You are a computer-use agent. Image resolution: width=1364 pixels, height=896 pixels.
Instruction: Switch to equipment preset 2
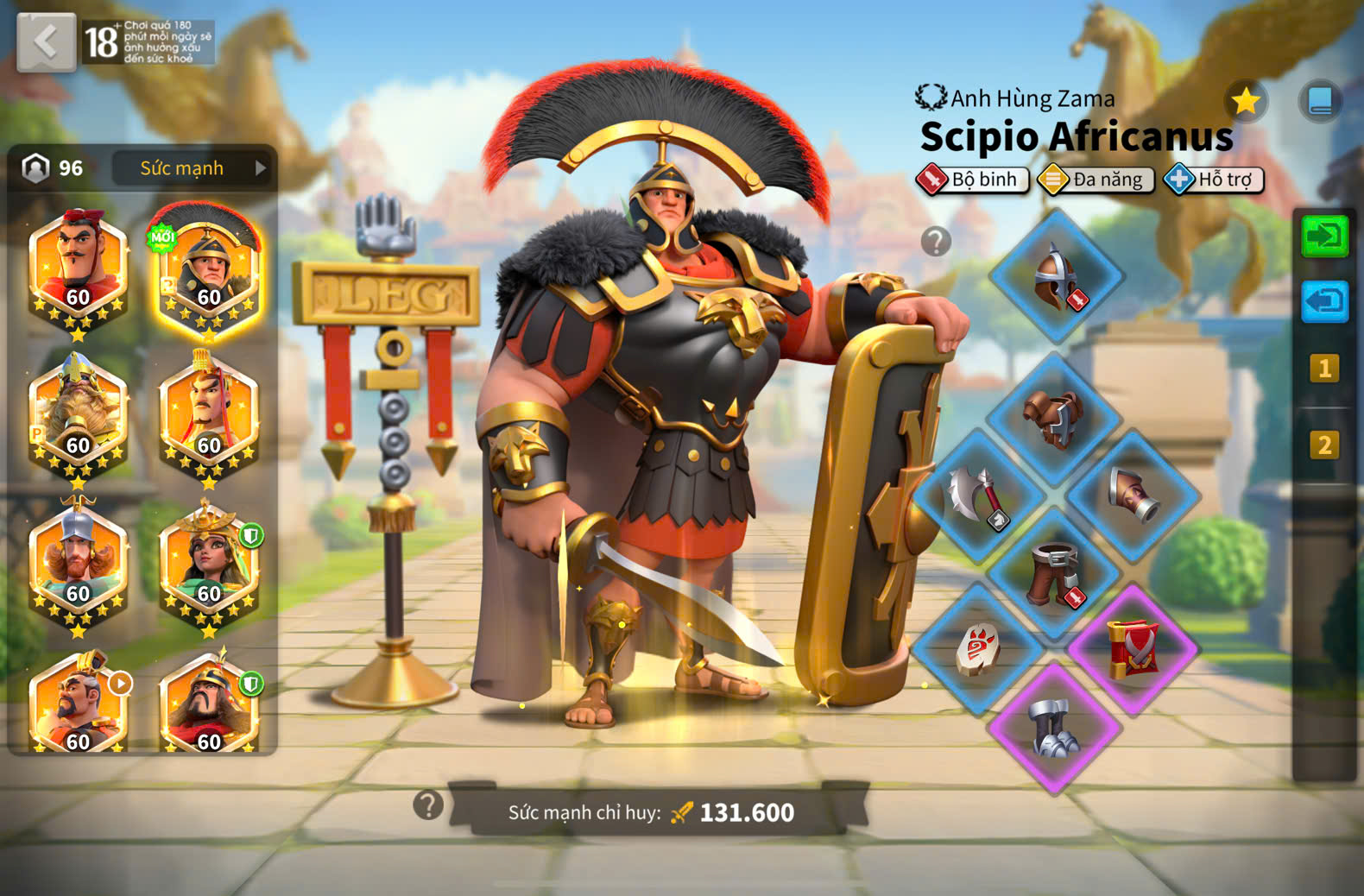click(1324, 445)
